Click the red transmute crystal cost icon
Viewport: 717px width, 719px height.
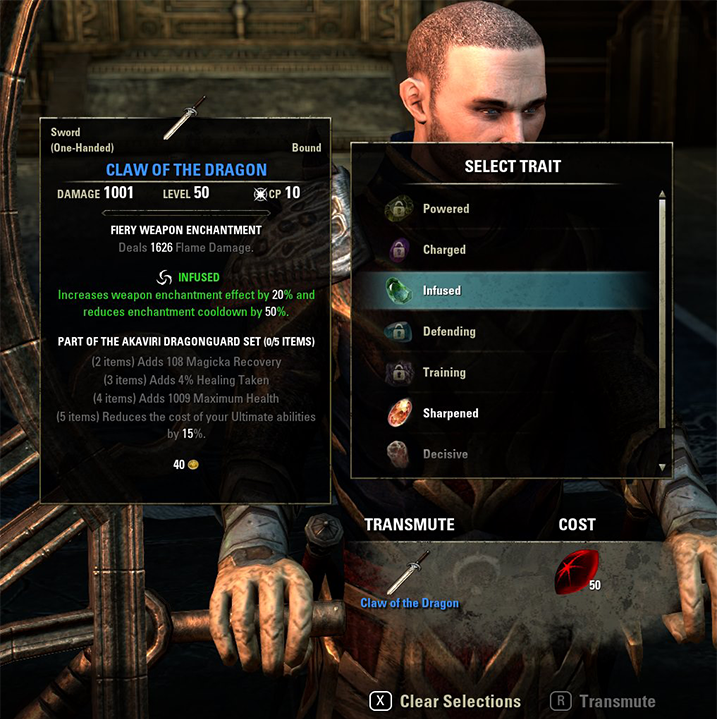576,572
